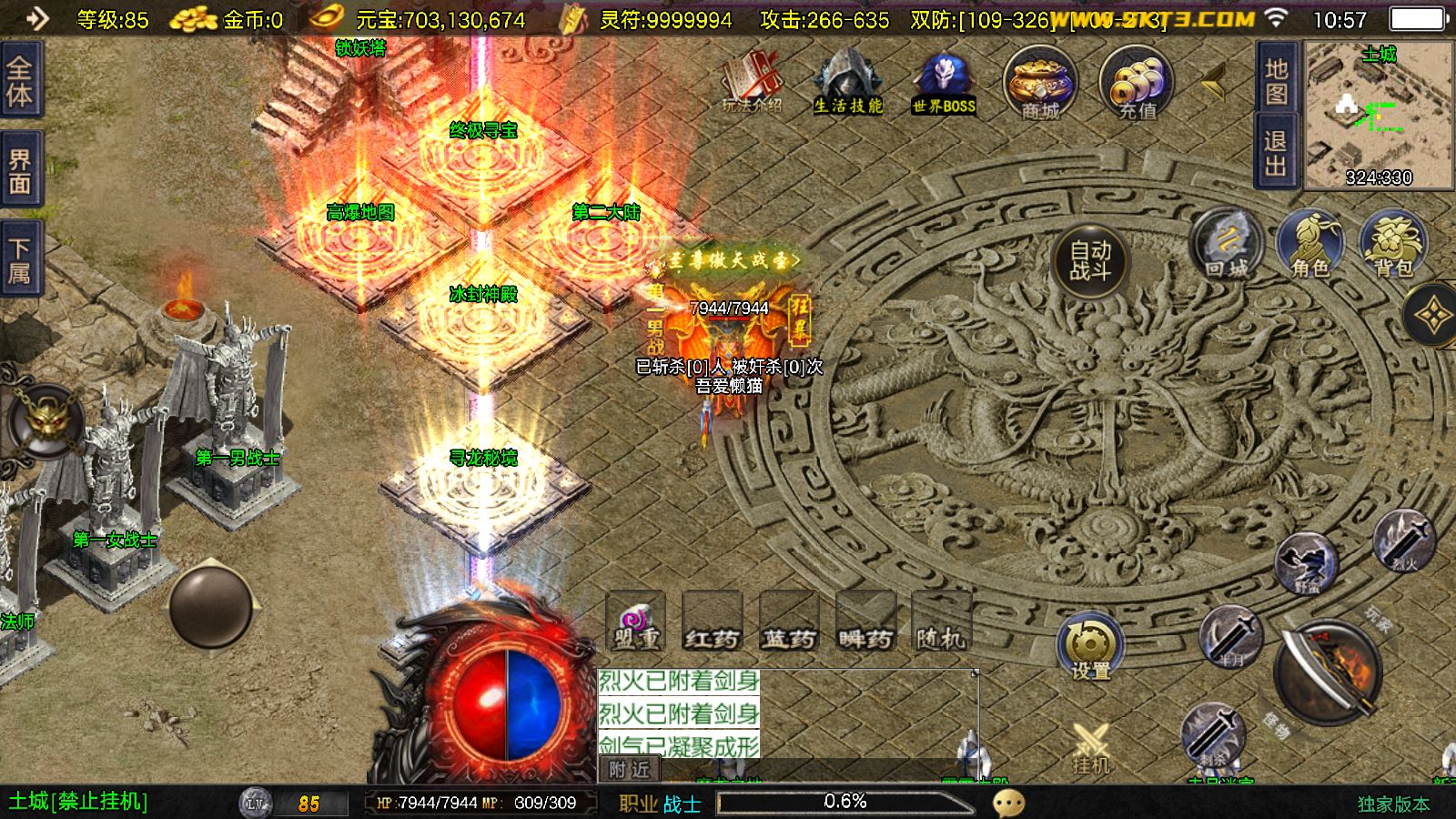Click the minimap of 土城
This screenshot has height=819, width=1456.
pos(1379,115)
